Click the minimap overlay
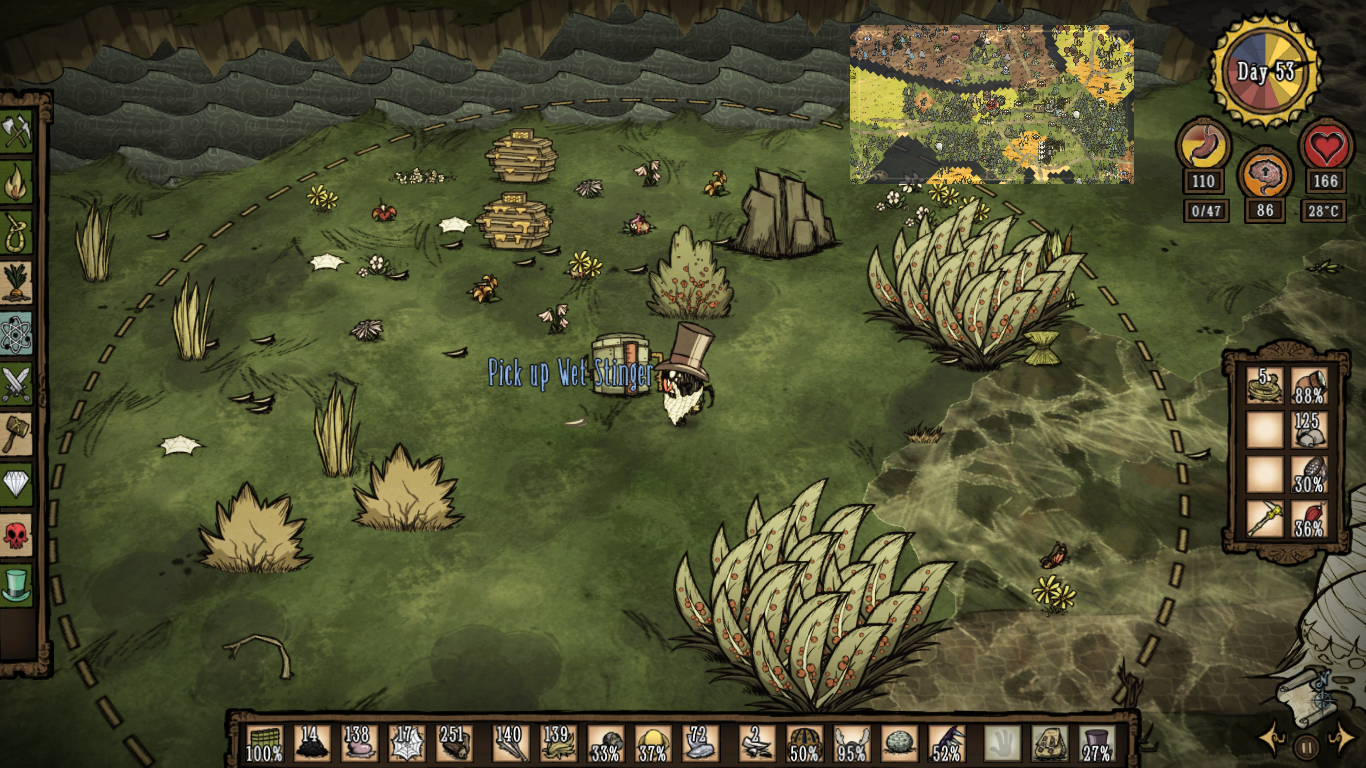This screenshot has width=1366, height=768. (x=991, y=104)
